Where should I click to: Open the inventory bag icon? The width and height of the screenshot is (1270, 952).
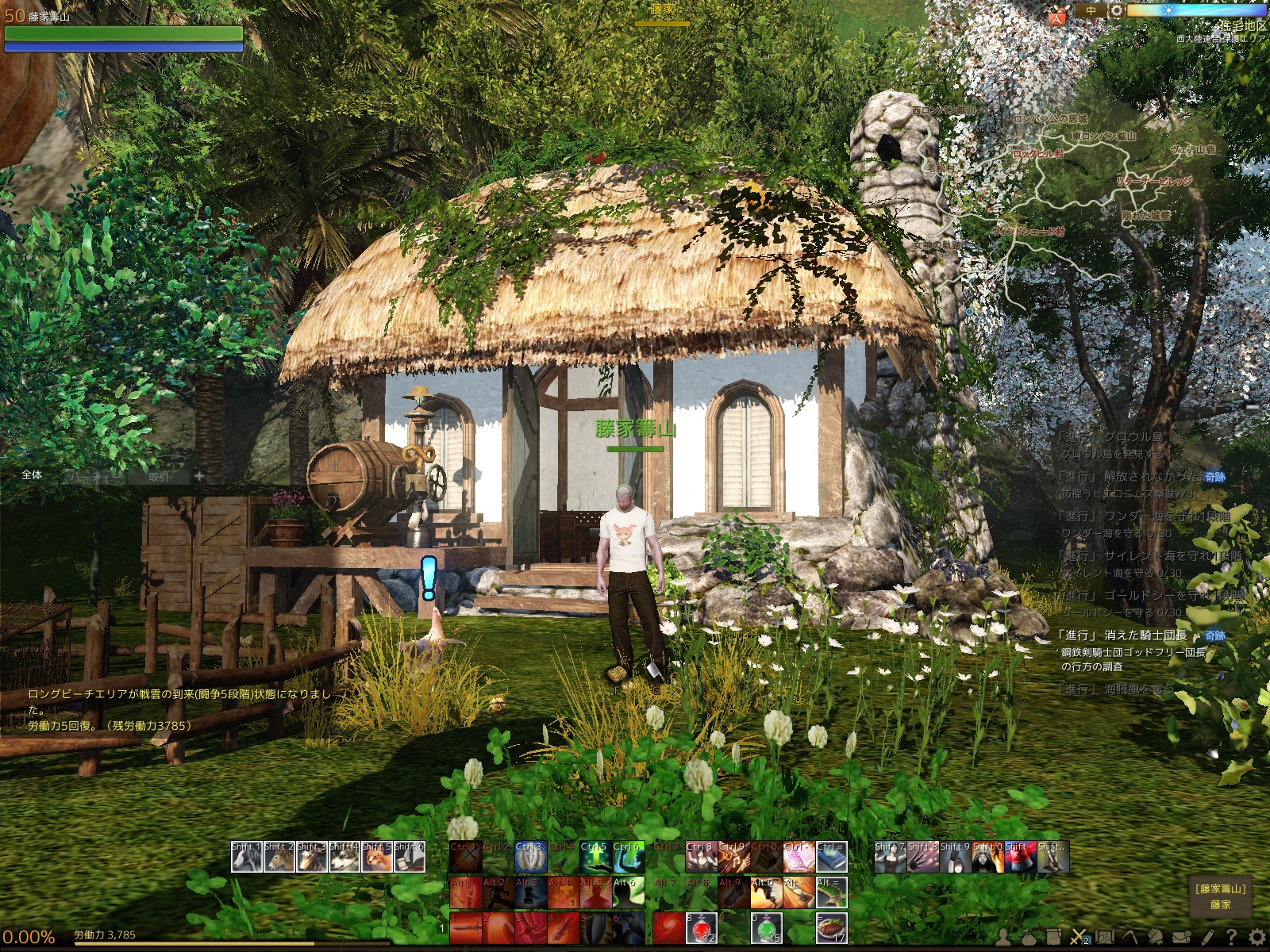coord(1029,938)
